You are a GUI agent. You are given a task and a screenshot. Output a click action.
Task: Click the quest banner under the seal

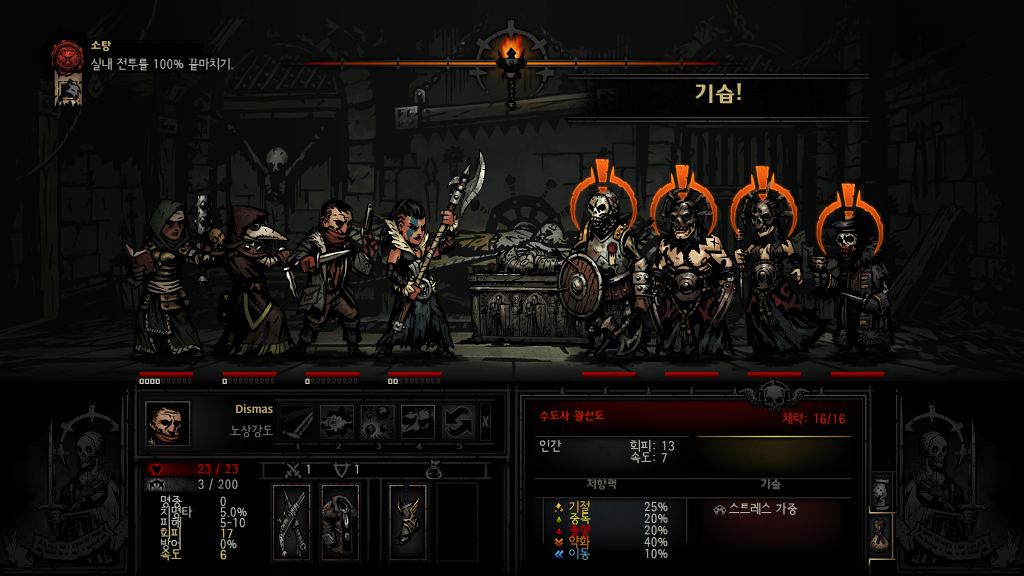pyautogui.click(x=65, y=90)
